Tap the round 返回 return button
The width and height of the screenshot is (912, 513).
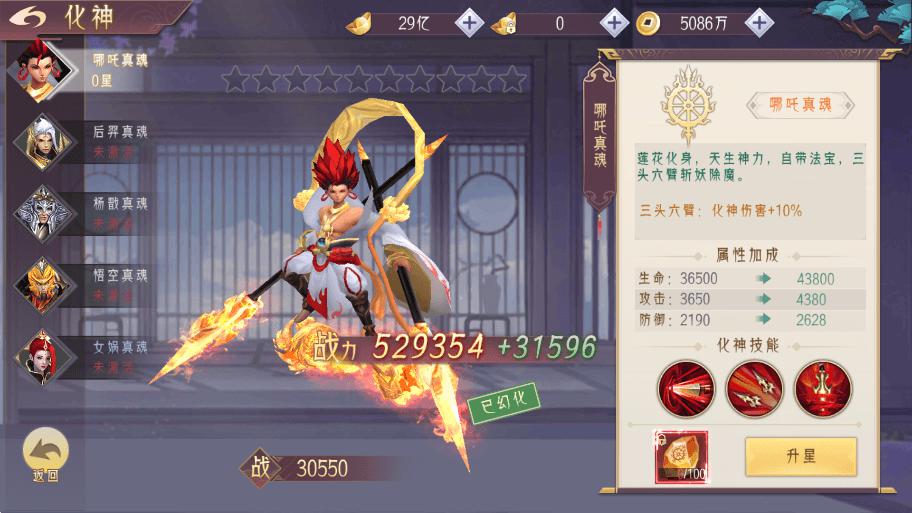45,456
